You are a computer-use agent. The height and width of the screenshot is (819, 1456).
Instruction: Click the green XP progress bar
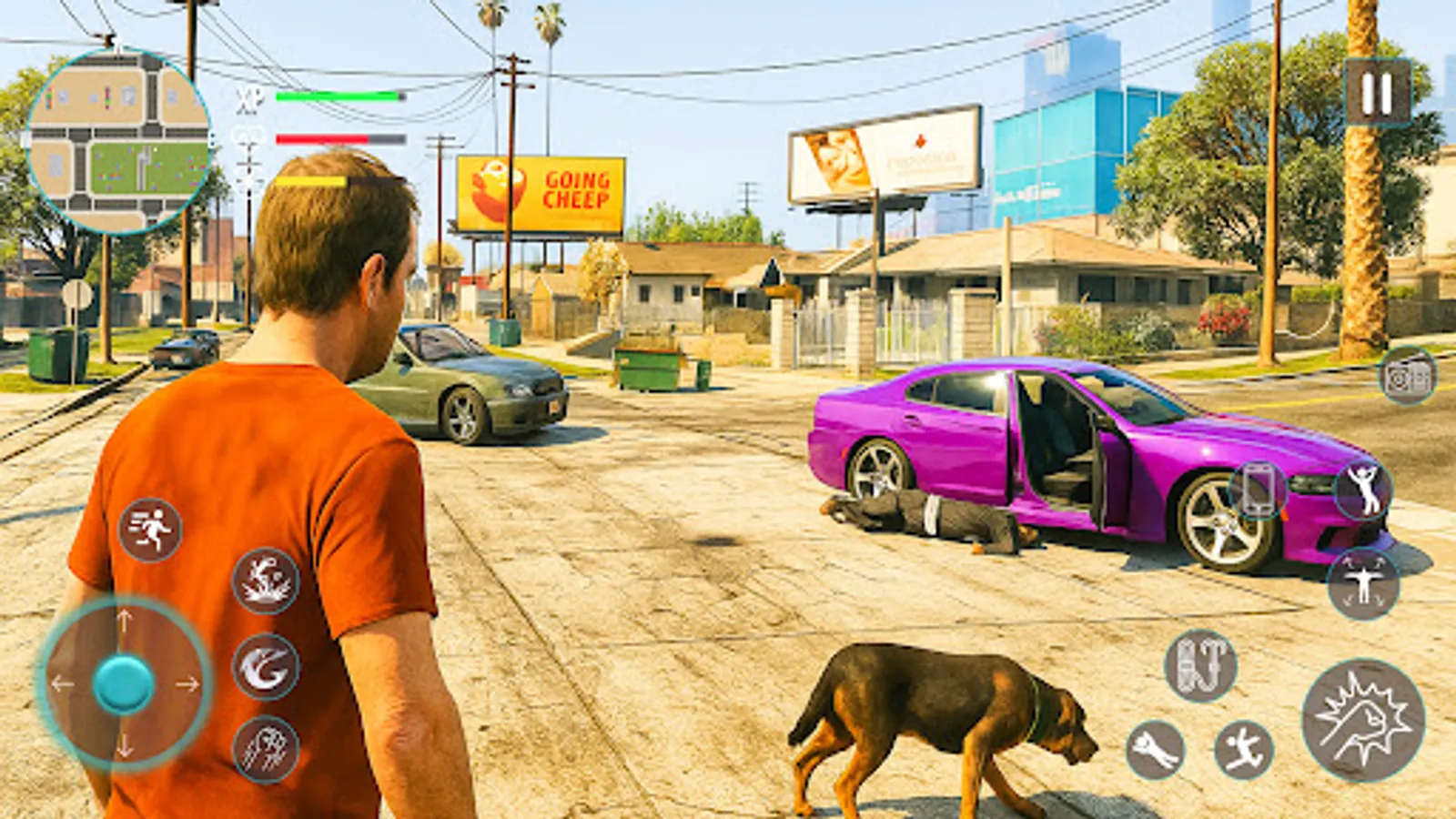pyautogui.click(x=337, y=94)
